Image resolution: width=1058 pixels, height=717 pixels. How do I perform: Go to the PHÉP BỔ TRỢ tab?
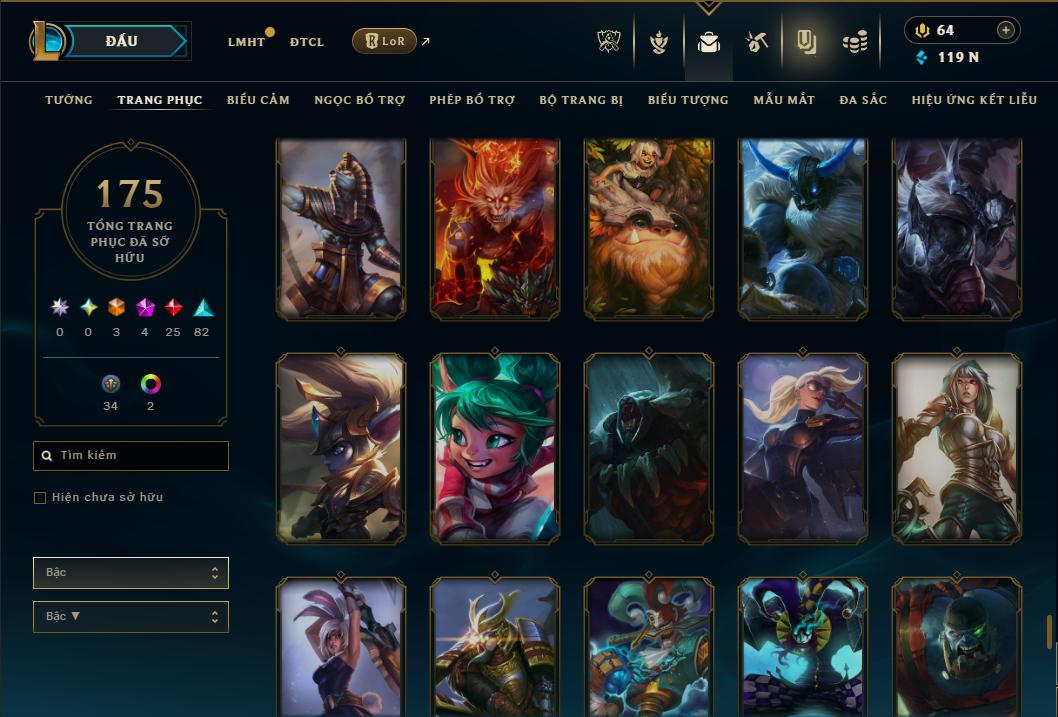(x=472, y=100)
